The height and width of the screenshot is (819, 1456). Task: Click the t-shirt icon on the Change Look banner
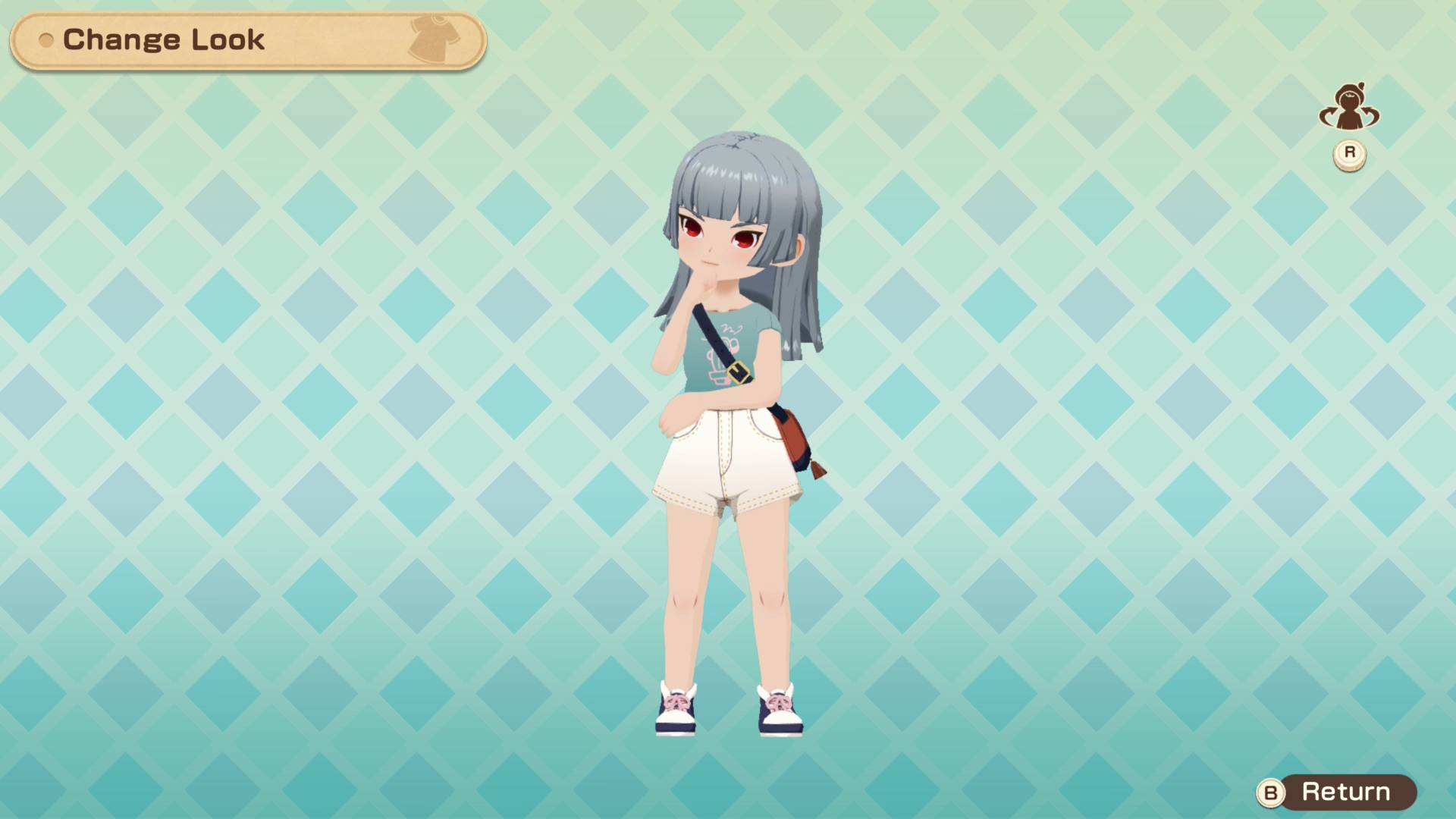(432, 36)
